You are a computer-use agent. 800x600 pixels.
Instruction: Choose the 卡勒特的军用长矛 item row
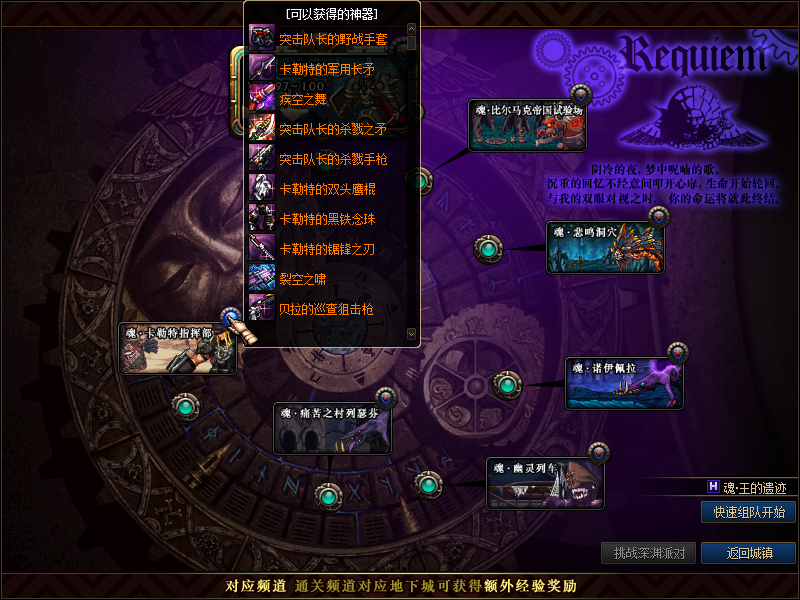pyautogui.click(x=326, y=69)
